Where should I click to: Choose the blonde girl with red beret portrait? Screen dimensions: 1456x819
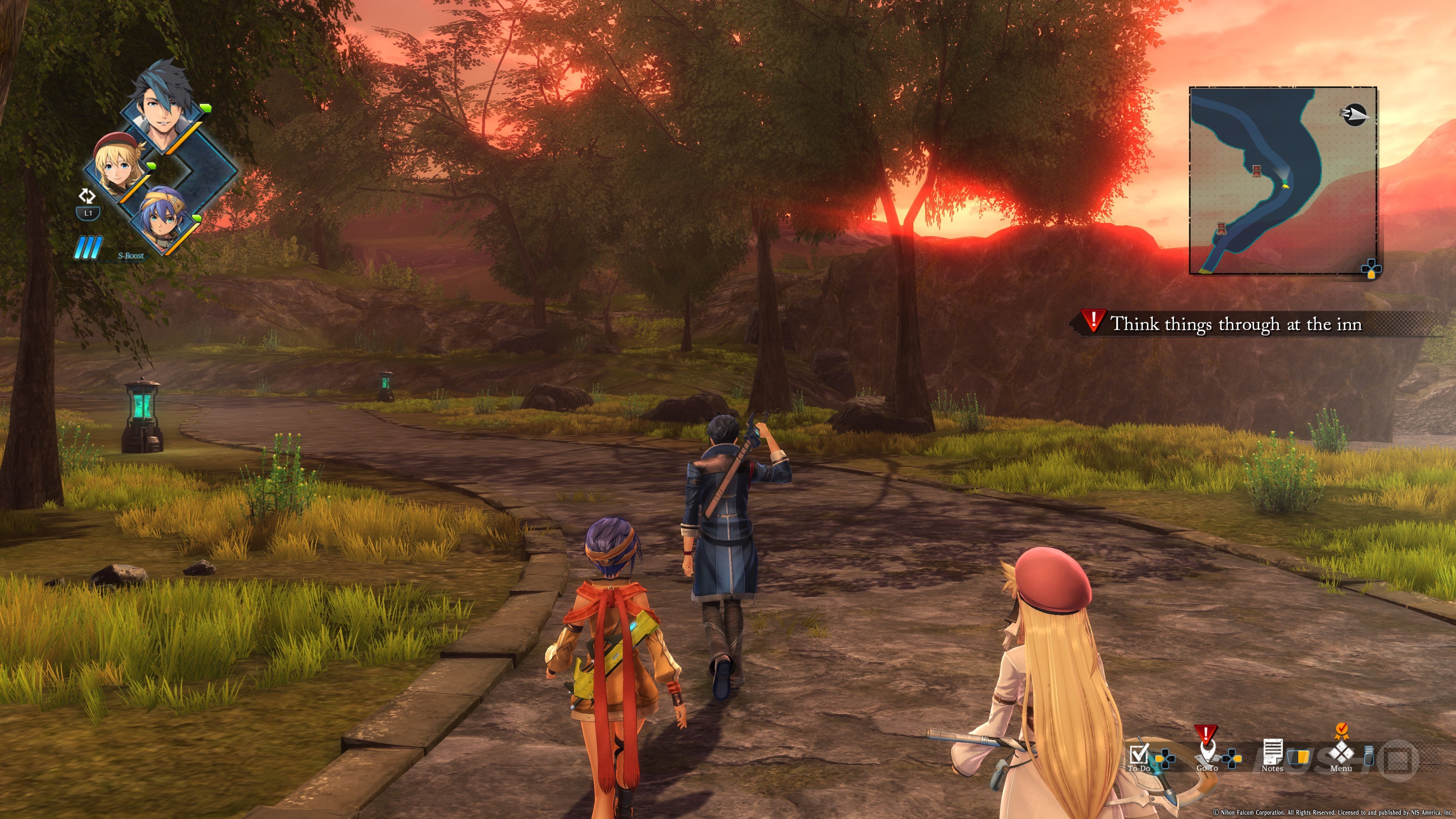116,166
